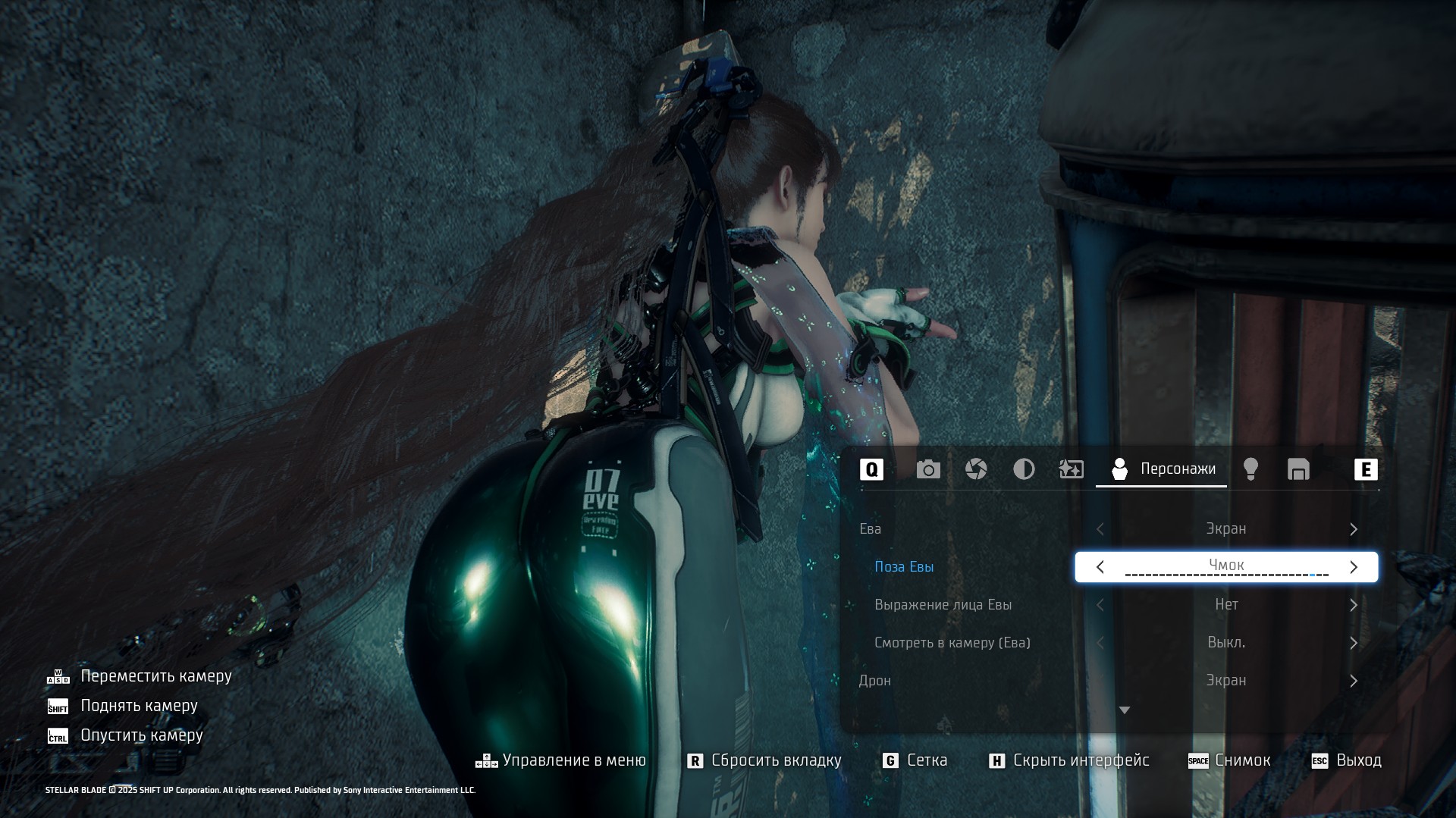Select the Дрон row
Image resolution: width=1456 pixels, height=818 pixels.
tap(874, 681)
